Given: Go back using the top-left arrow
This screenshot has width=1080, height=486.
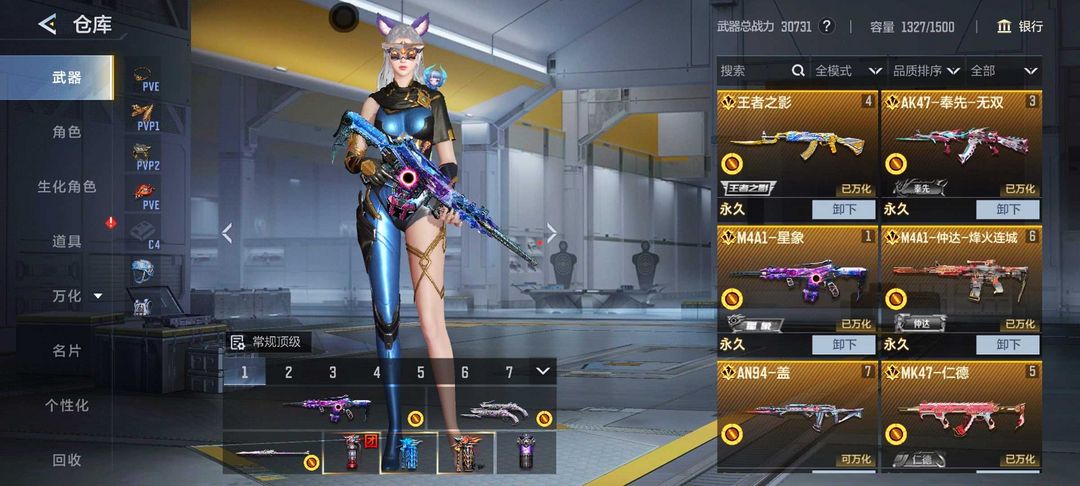Looking at the screenshot, I should (47, 24).
